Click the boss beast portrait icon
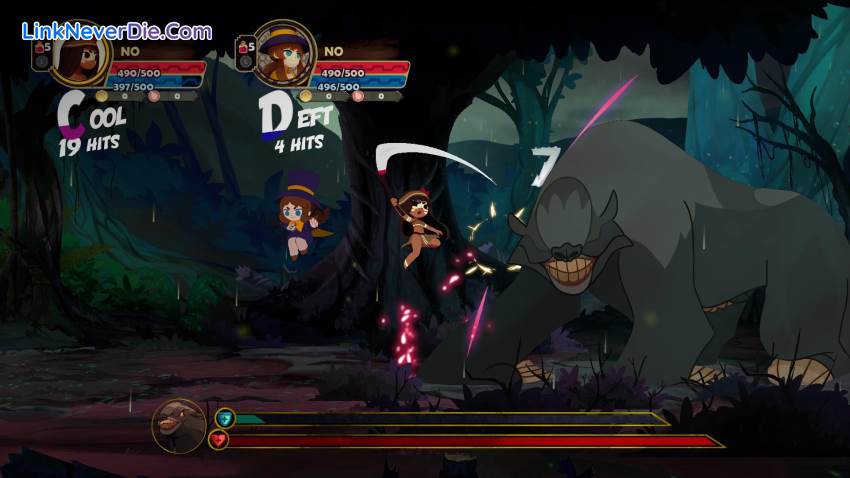Screen dimensions: 850x478 pyautogui.click(x=179, y=425)
